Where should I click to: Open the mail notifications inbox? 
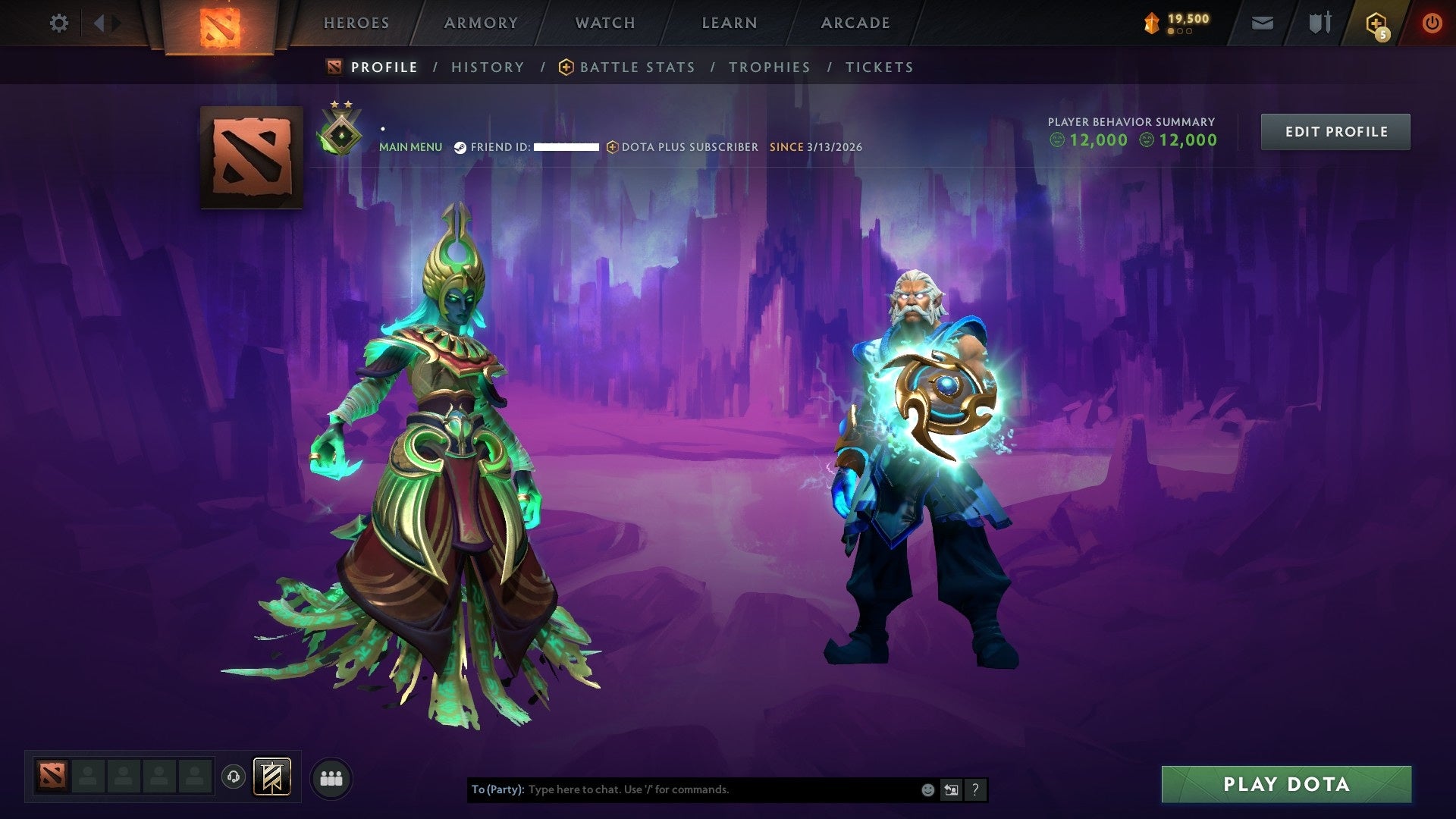pos(1263,23)
